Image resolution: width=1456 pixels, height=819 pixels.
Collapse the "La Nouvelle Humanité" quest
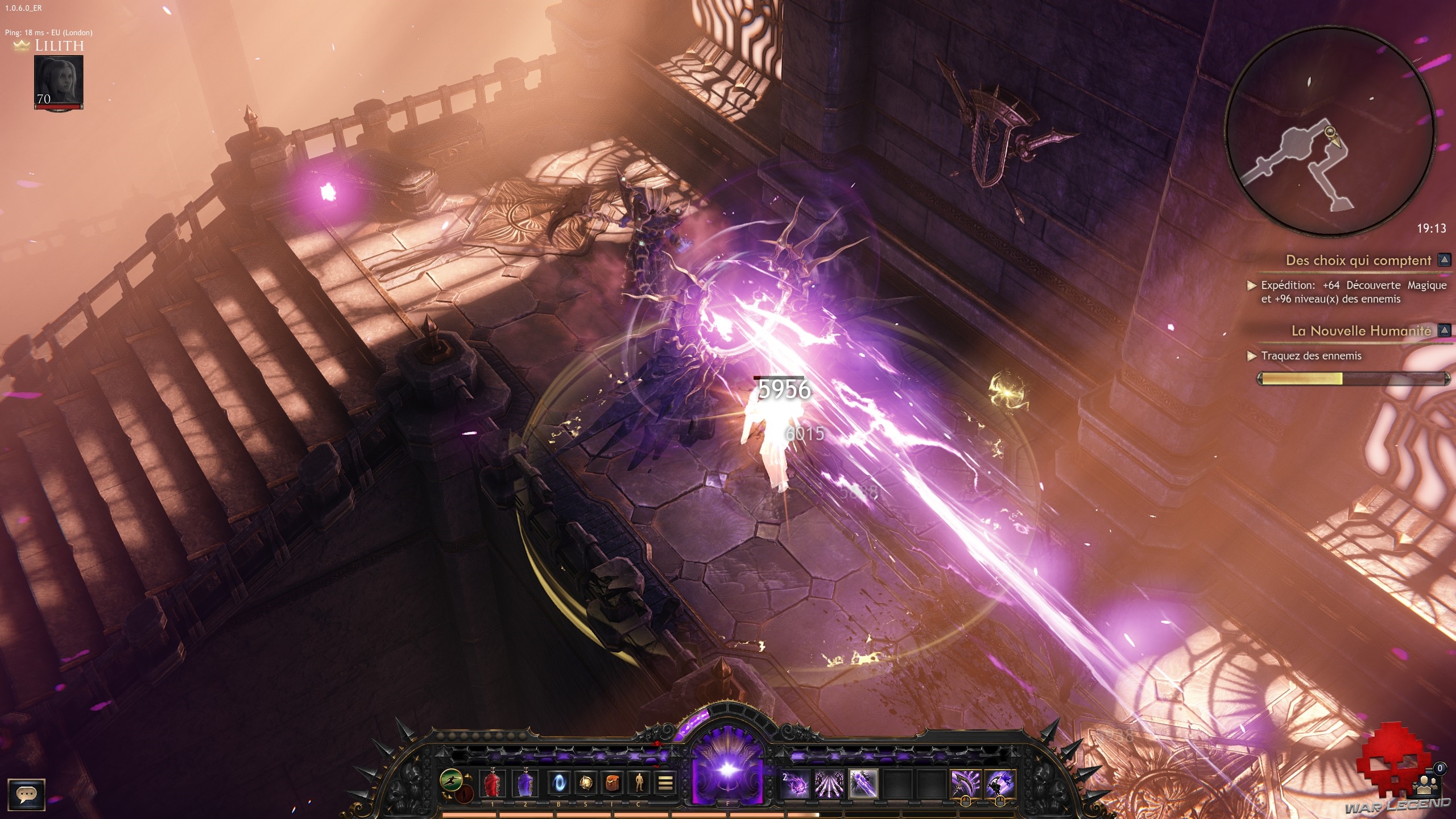coord(1443,330)
